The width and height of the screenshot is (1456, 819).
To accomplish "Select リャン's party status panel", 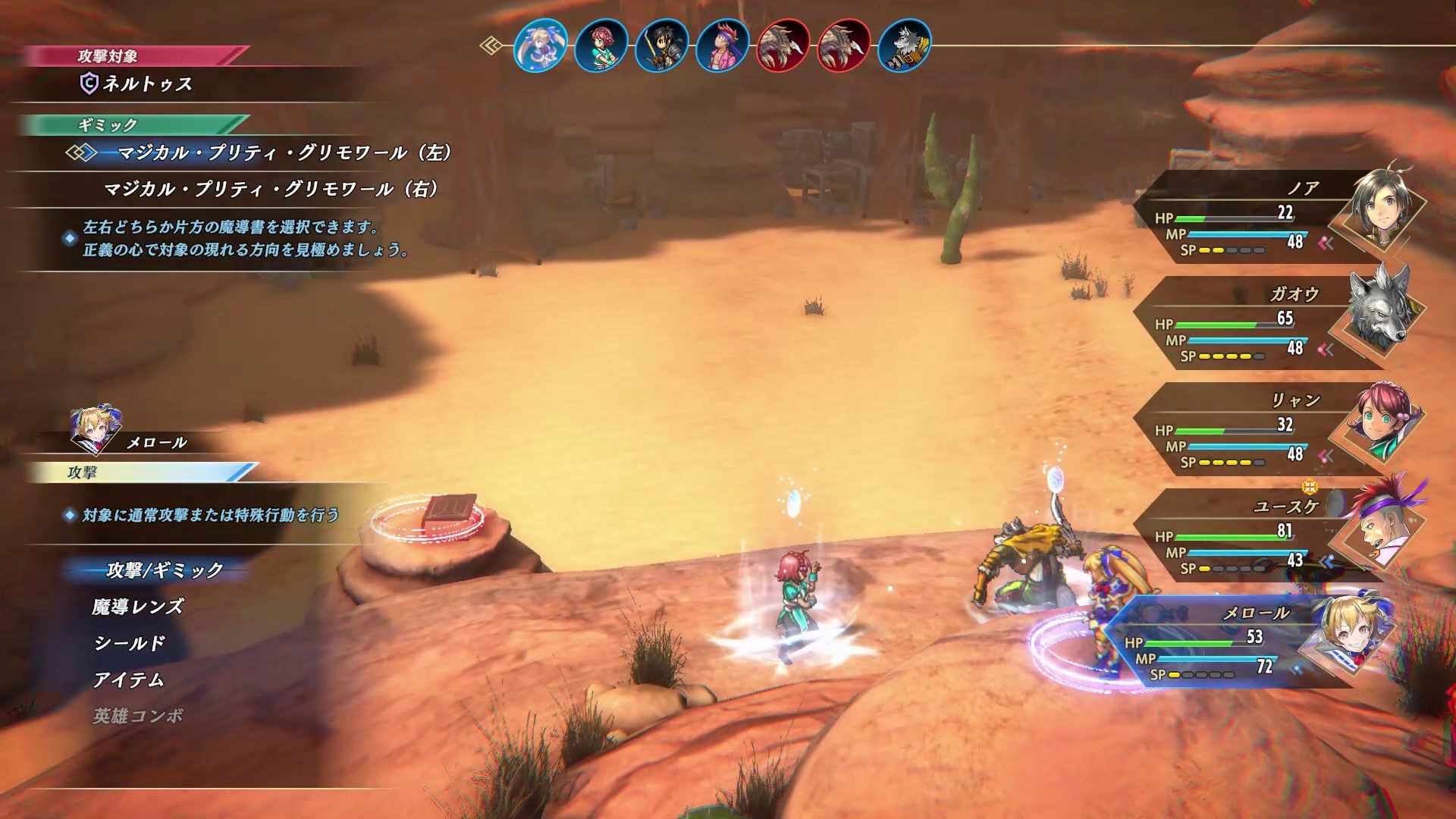I will 1274,430.
